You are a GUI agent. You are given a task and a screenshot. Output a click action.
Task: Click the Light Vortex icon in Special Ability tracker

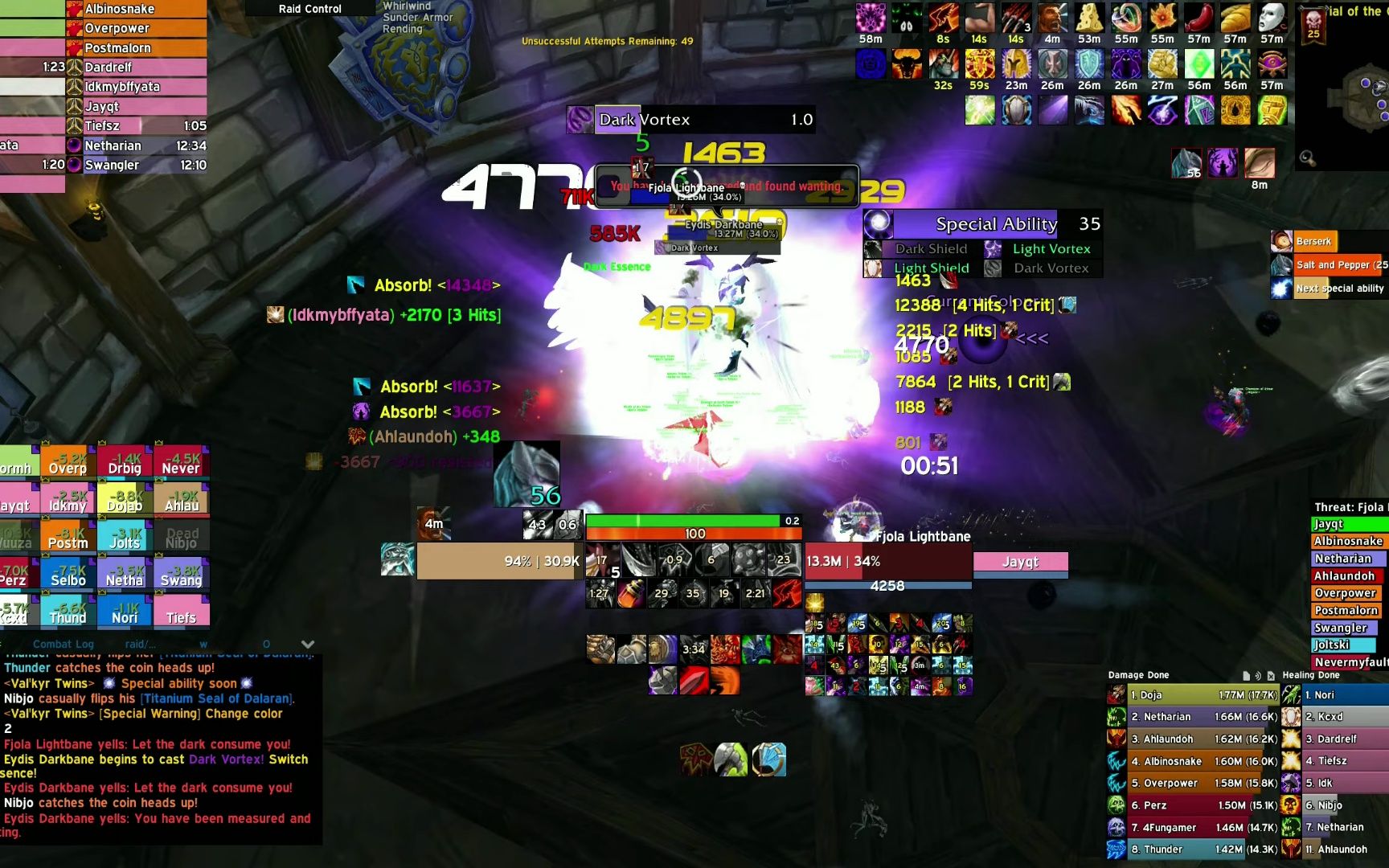point(994,249)
